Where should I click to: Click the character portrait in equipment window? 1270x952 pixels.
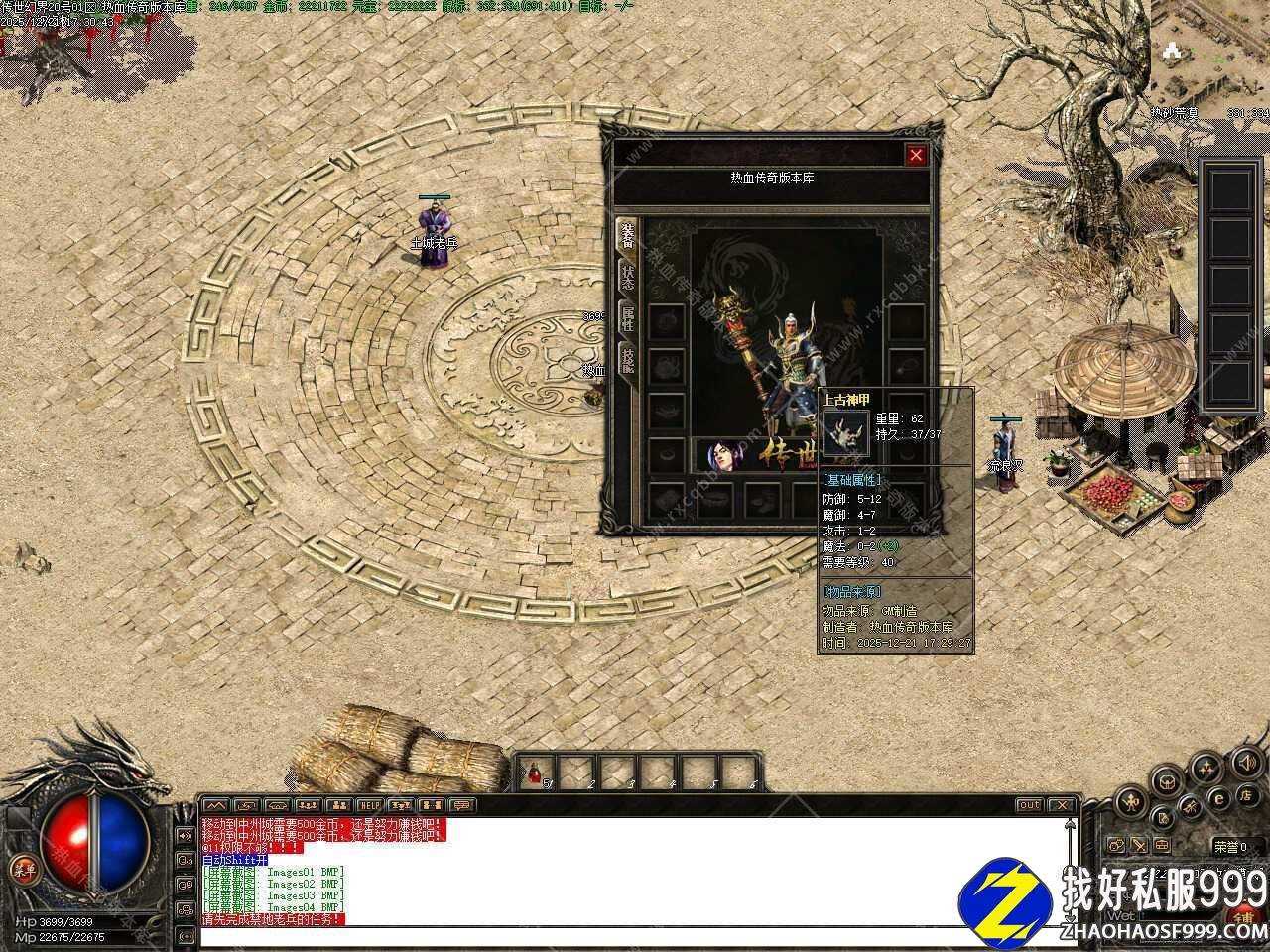point(725,455)
